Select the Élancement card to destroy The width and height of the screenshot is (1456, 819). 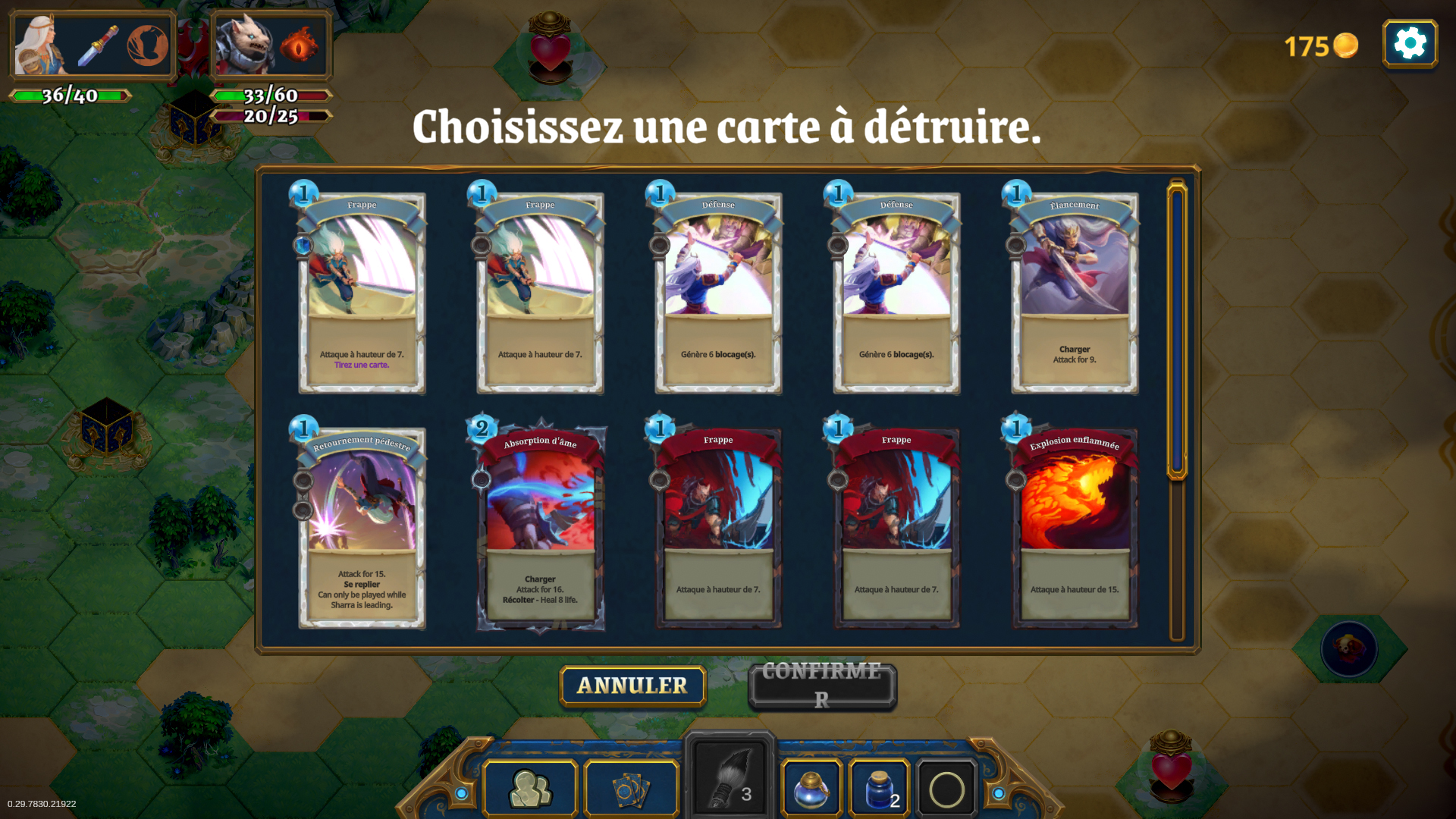[1075, 292]
